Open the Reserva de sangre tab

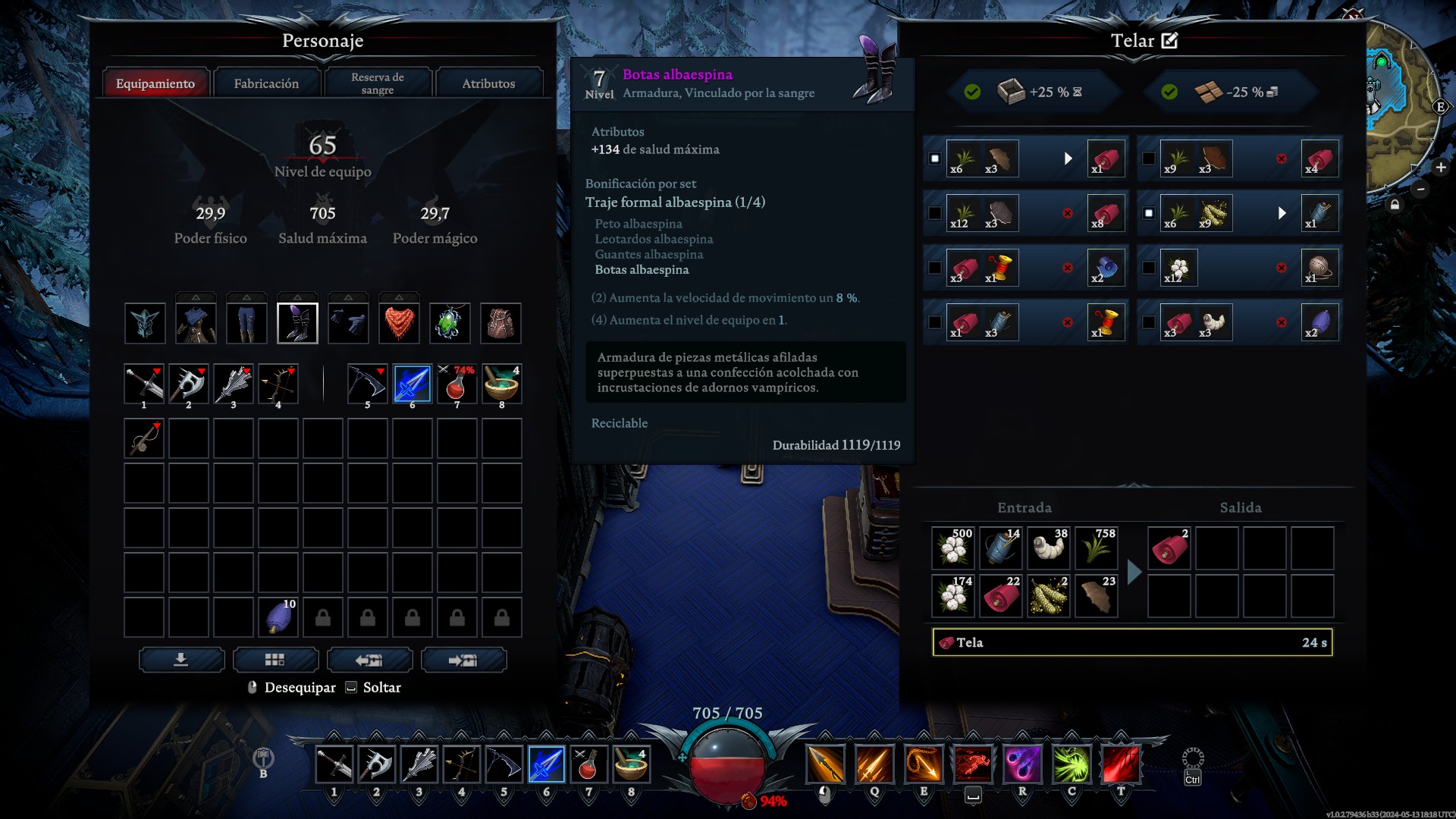[378, 83]
